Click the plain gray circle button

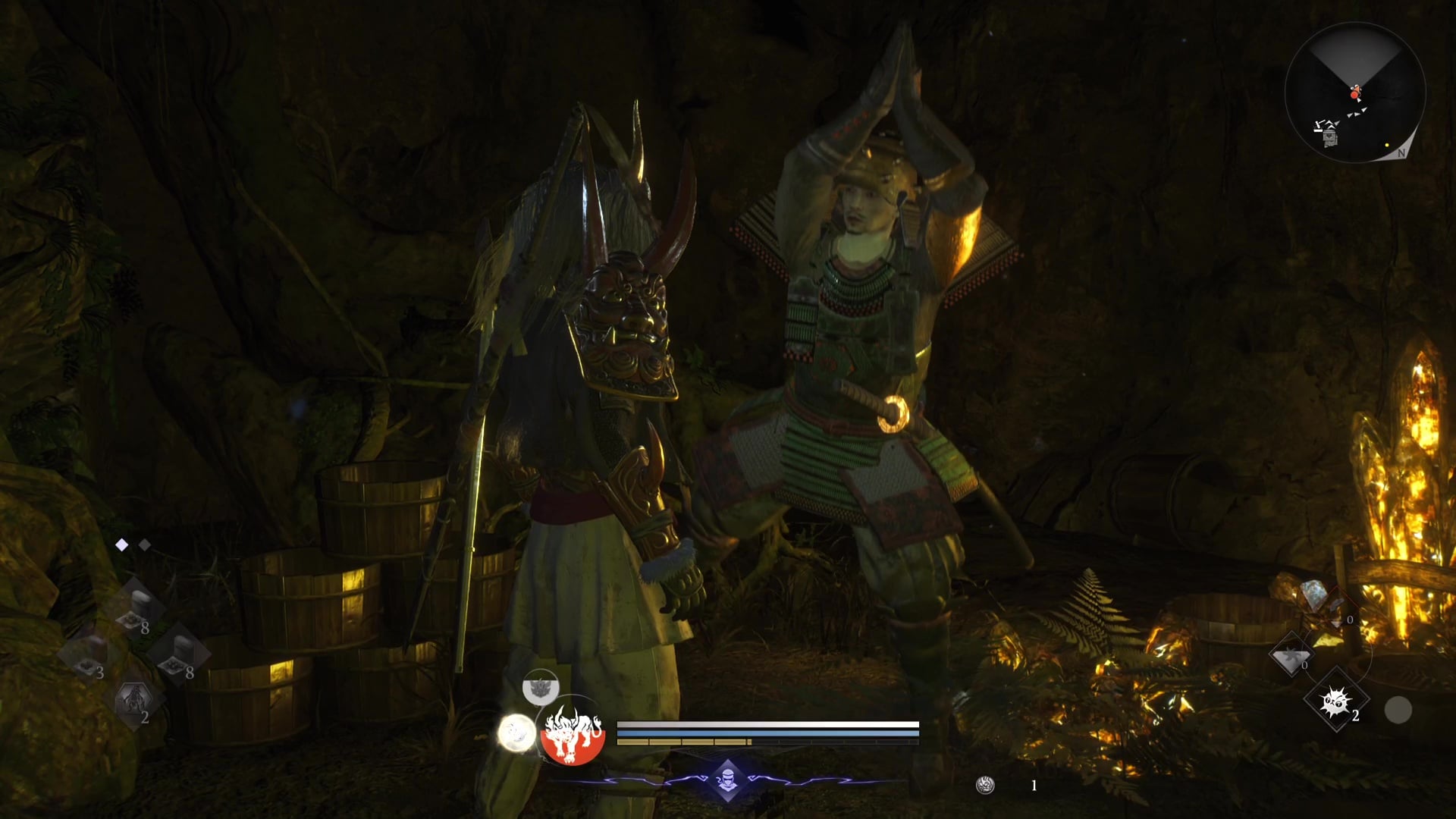(x=1398, y=710)
